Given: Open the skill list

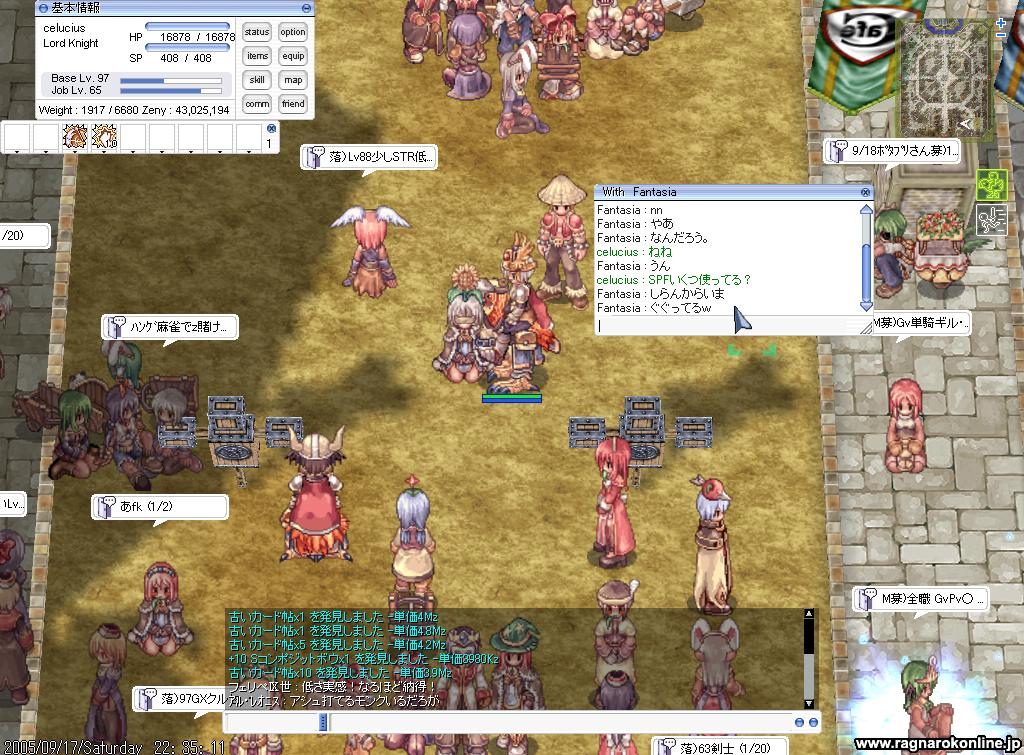Looking at the screenshot, I should [257, 80].
